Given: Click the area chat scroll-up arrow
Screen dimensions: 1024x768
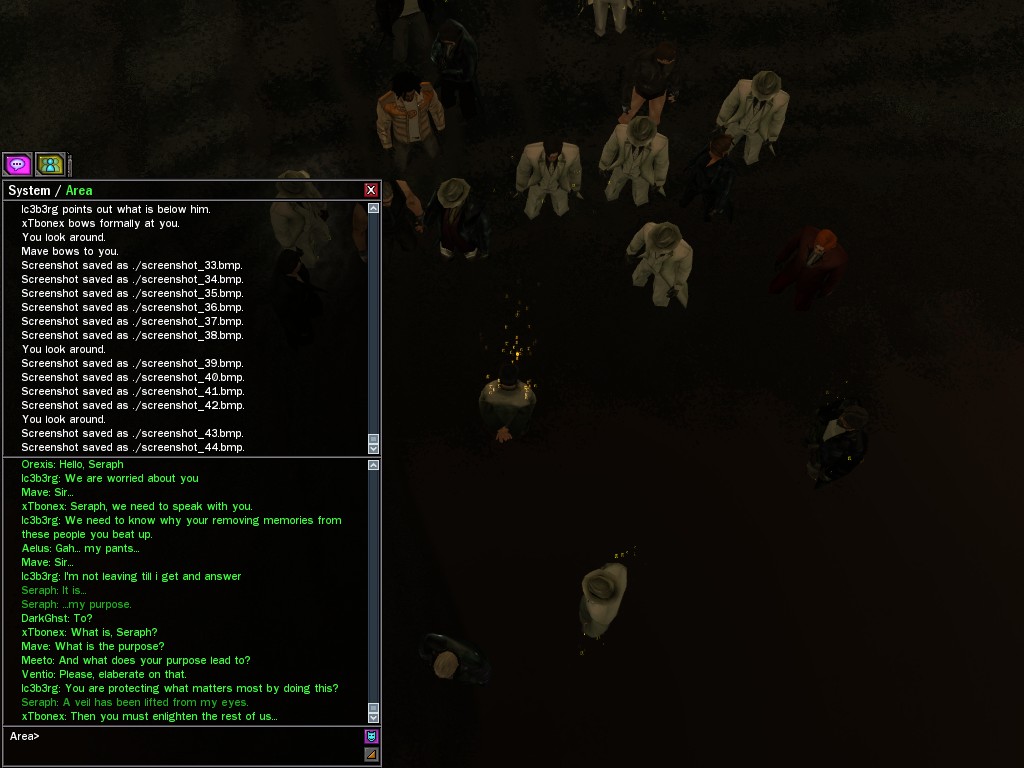Looking at the screenshot, I should click(374, 465).
